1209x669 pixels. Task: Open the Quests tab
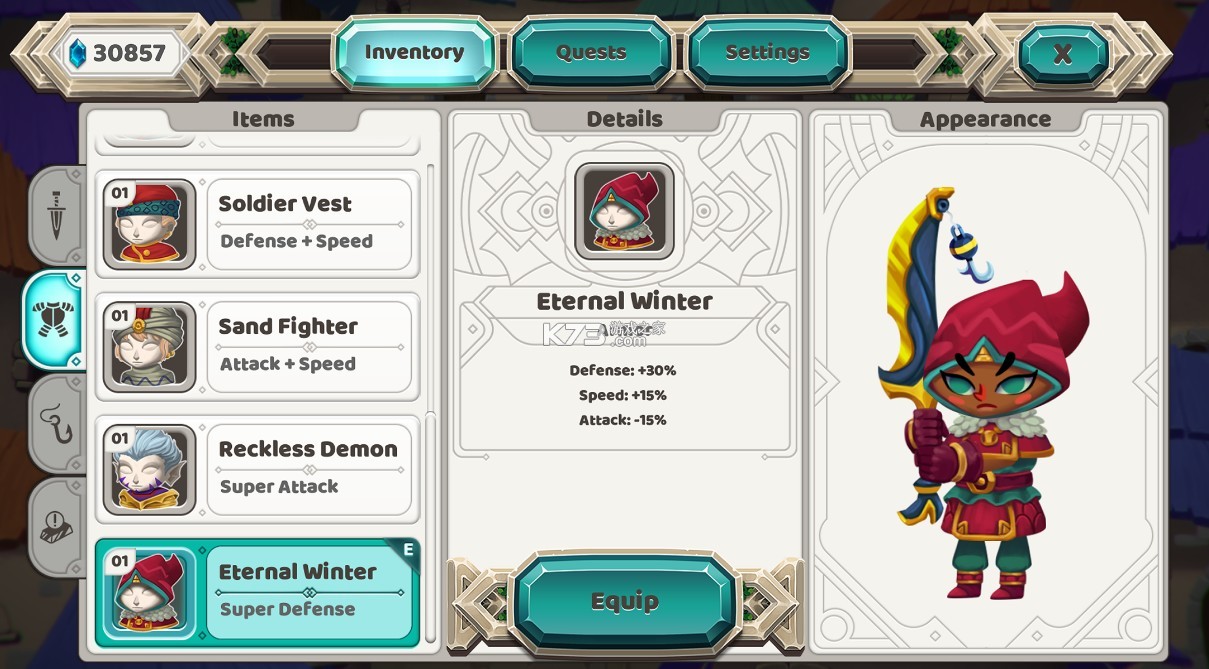(591, 52)
